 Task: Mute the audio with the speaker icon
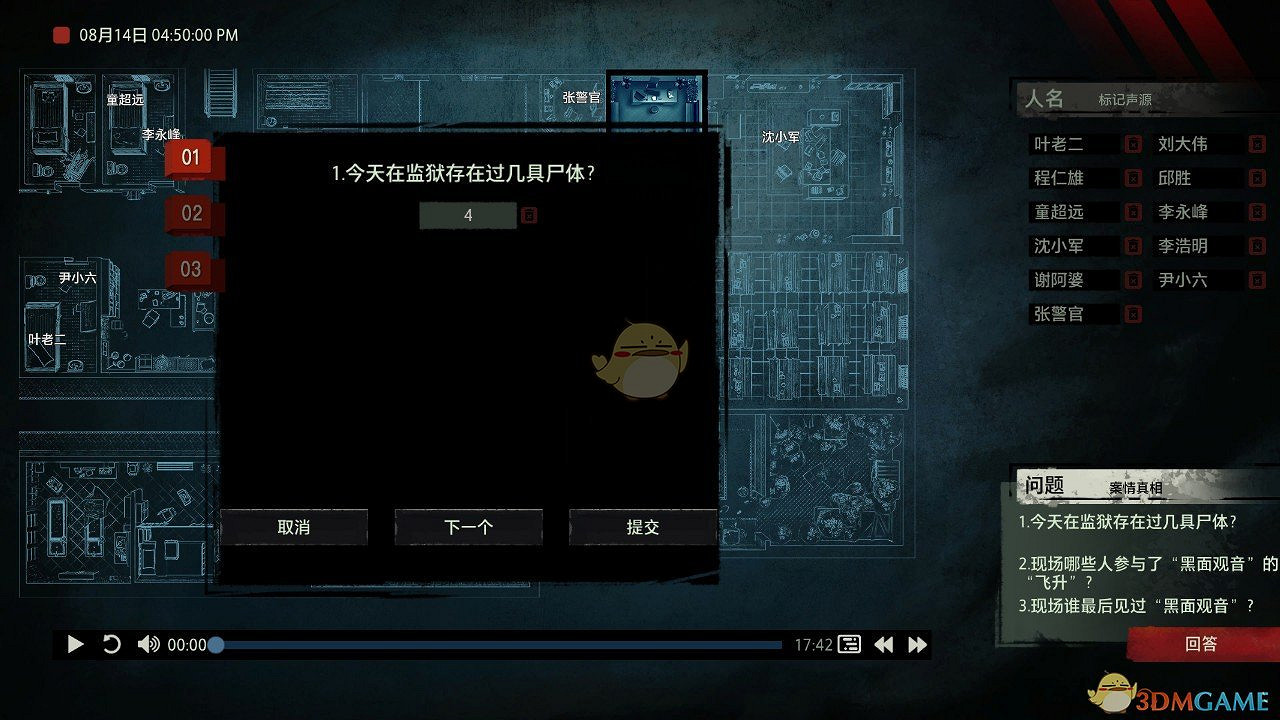[148, 644]
